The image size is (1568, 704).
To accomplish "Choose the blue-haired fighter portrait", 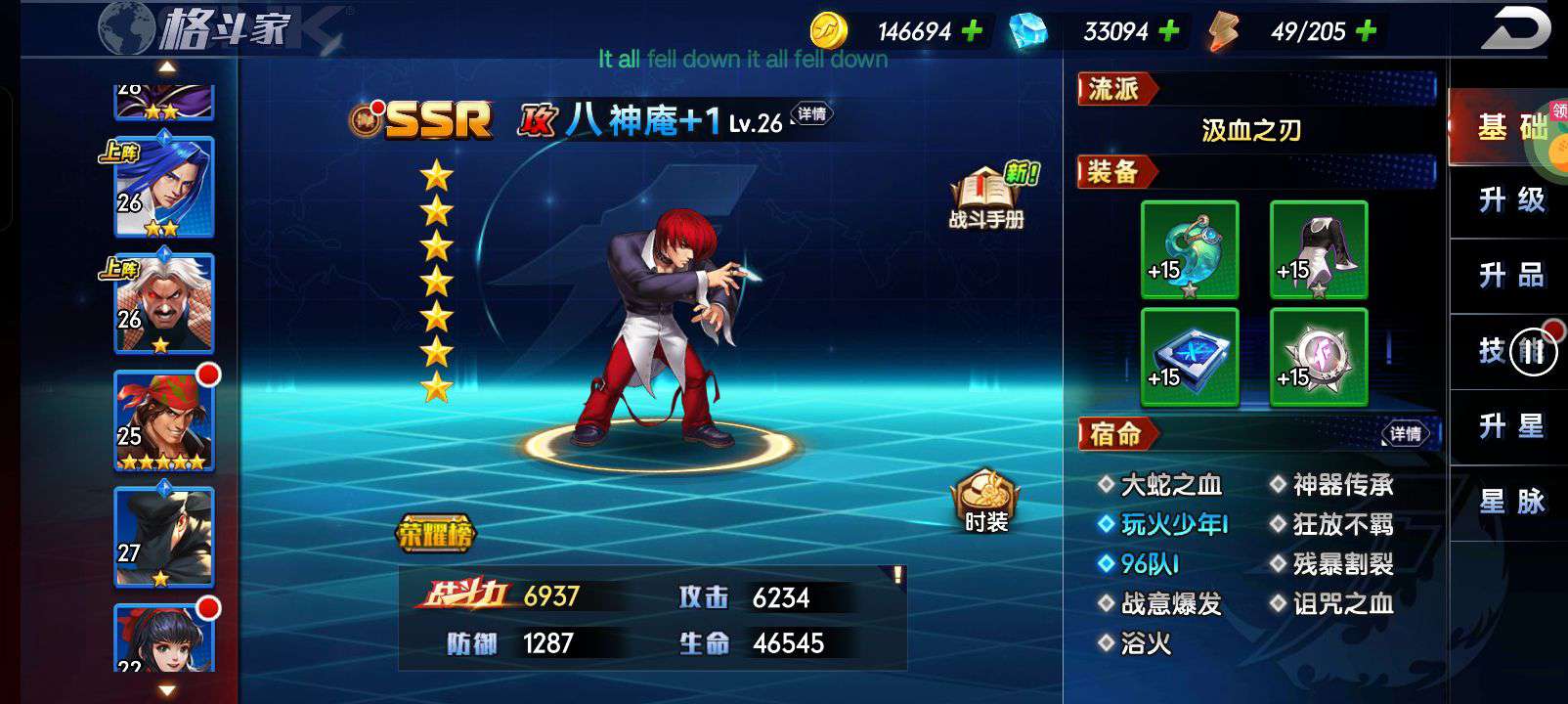I will click(x=164, y=188).
